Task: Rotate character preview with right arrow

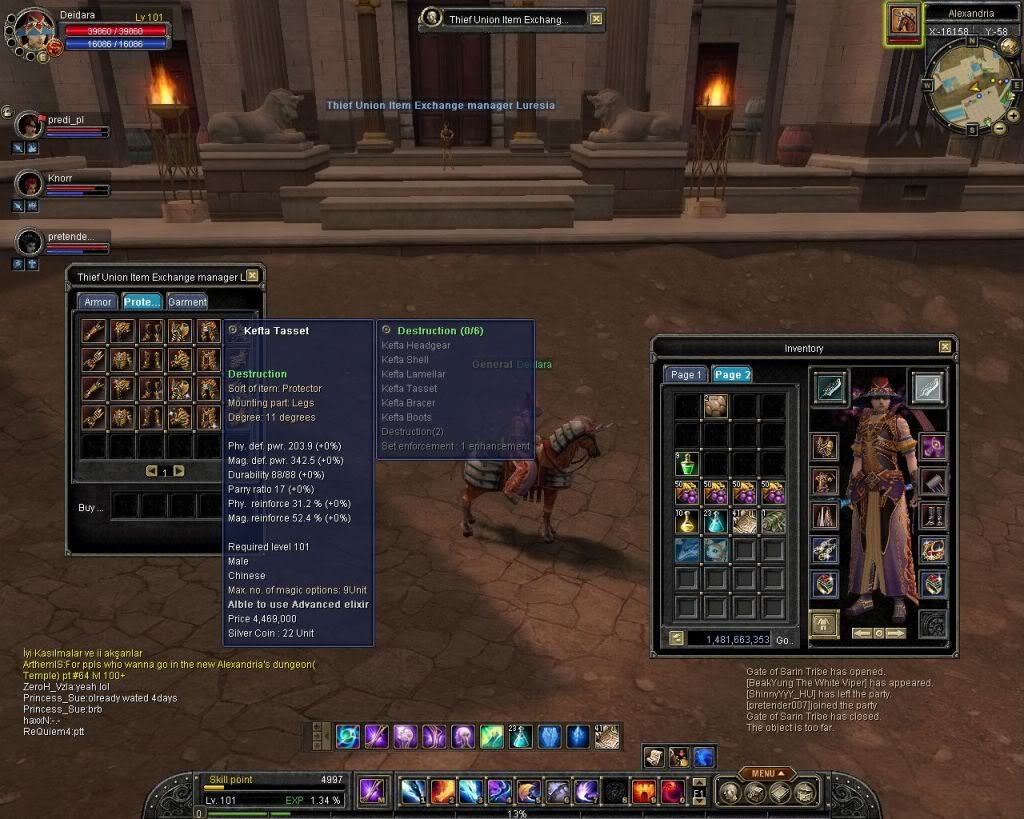Action: coord(896,633)
